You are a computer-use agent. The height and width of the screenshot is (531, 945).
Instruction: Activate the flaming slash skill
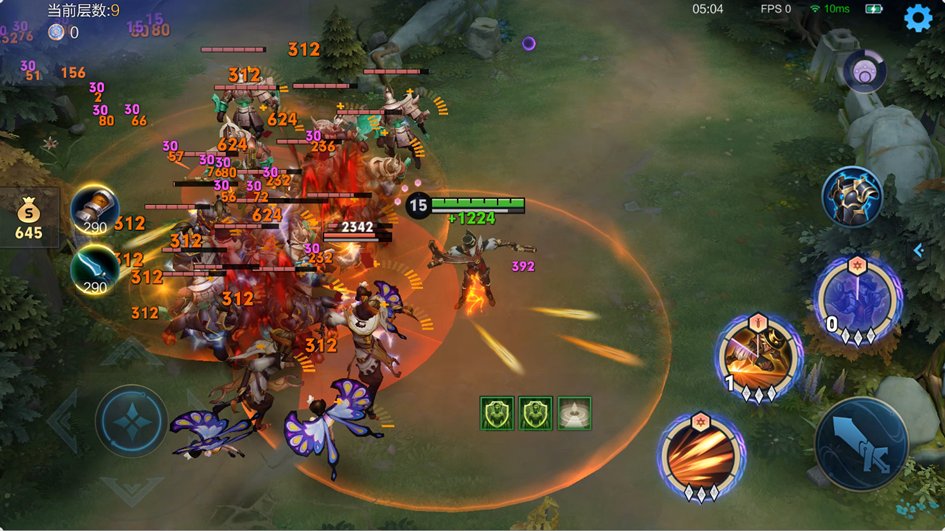pos(701,455)
